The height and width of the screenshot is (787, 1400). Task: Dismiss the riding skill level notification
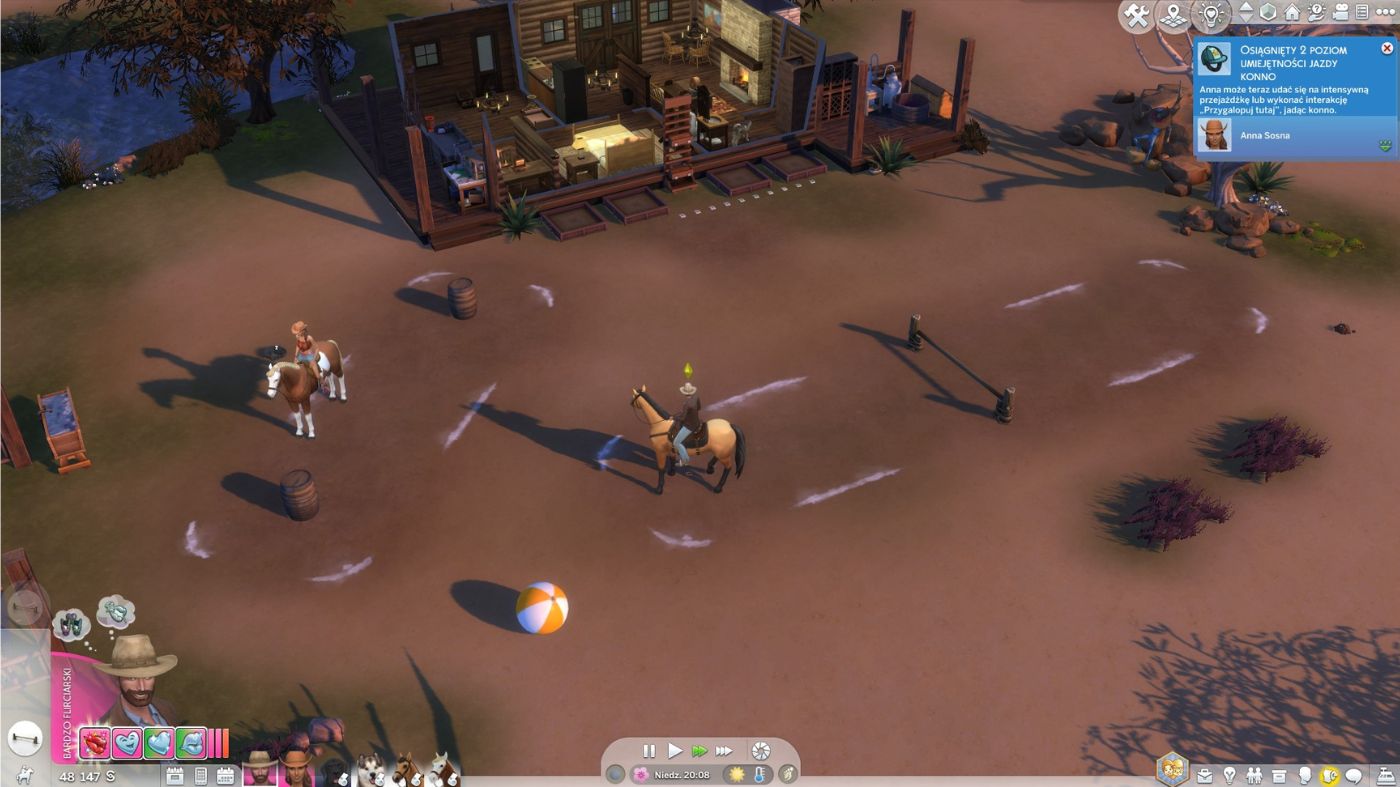1388,47
